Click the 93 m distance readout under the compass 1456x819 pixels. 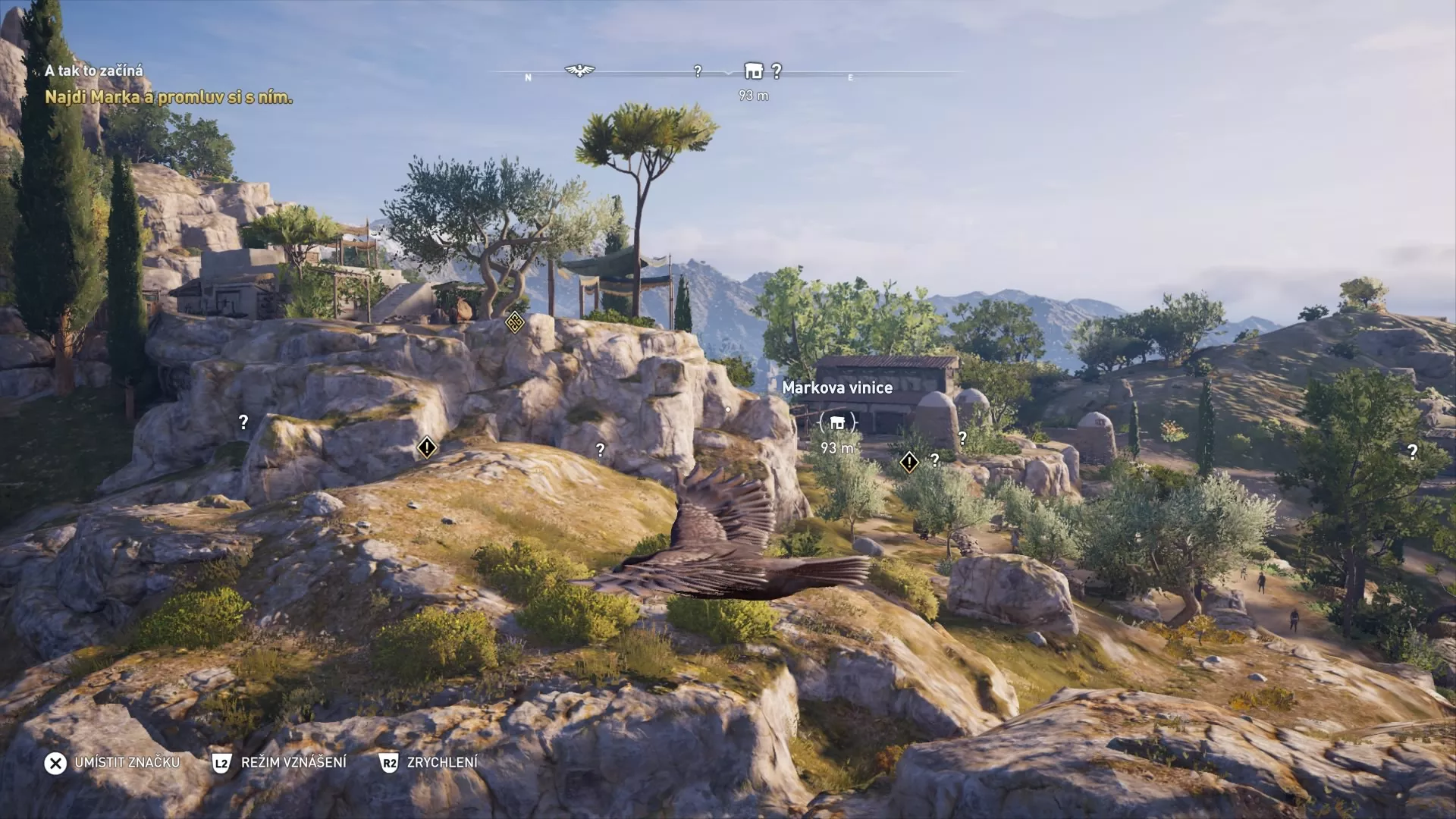click(752, 96)
